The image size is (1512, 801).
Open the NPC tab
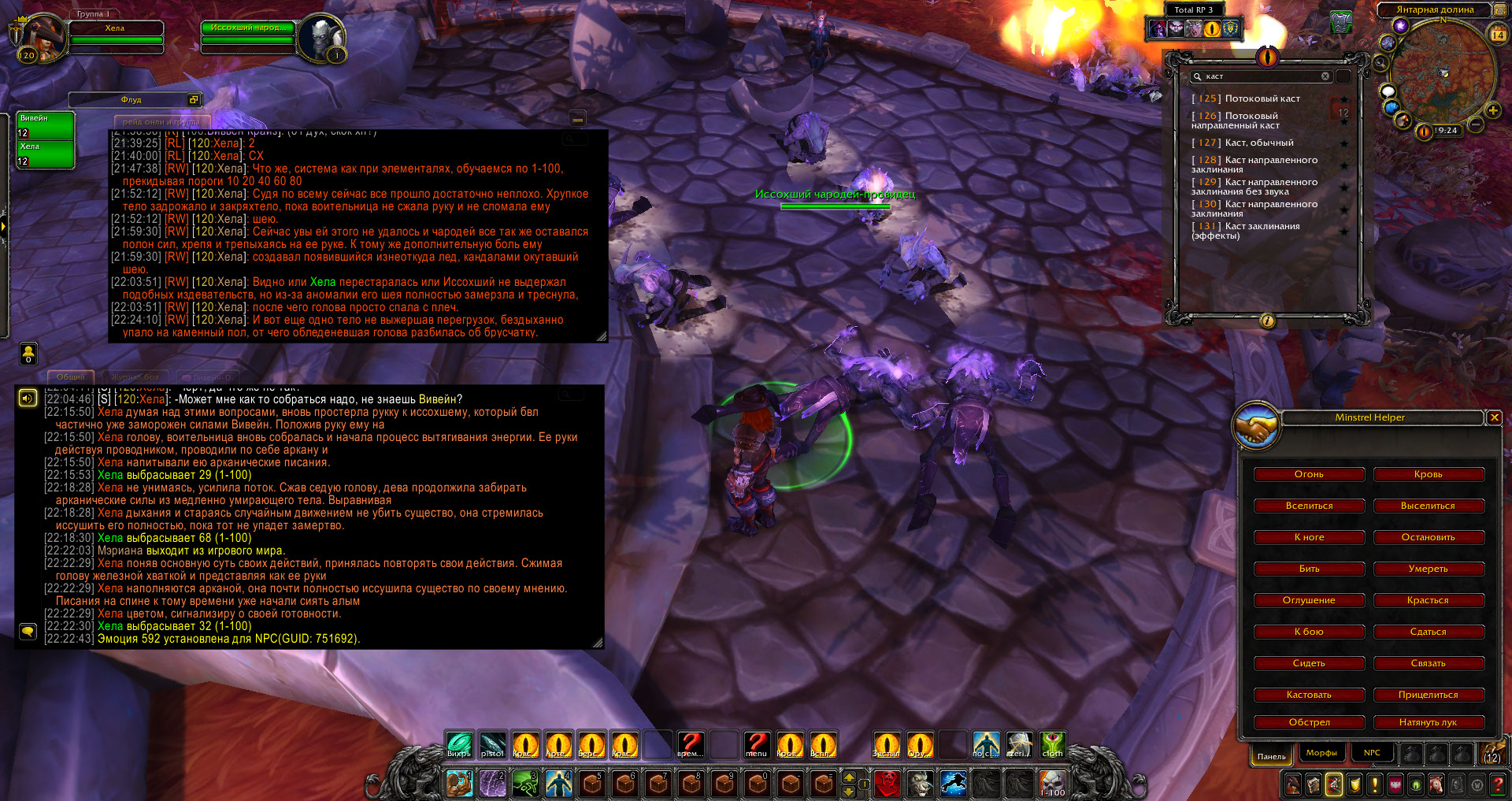[x=1372, y=753]
